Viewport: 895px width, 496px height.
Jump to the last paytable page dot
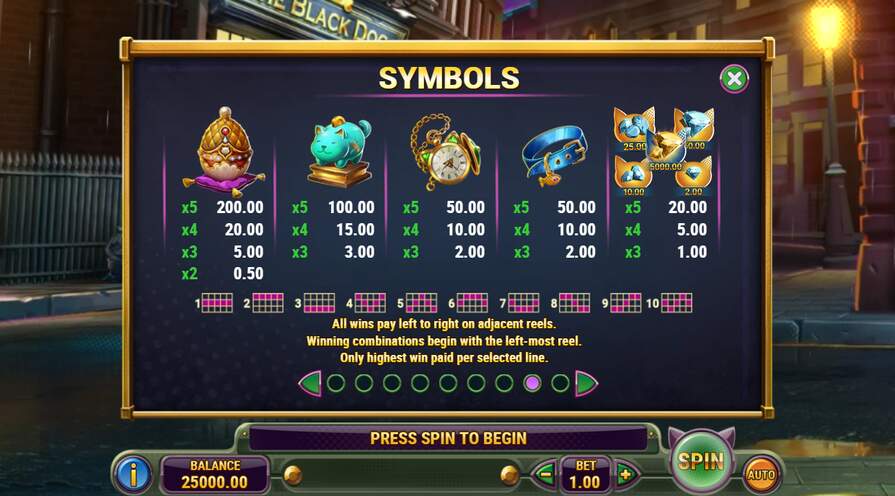pos(560,383)
